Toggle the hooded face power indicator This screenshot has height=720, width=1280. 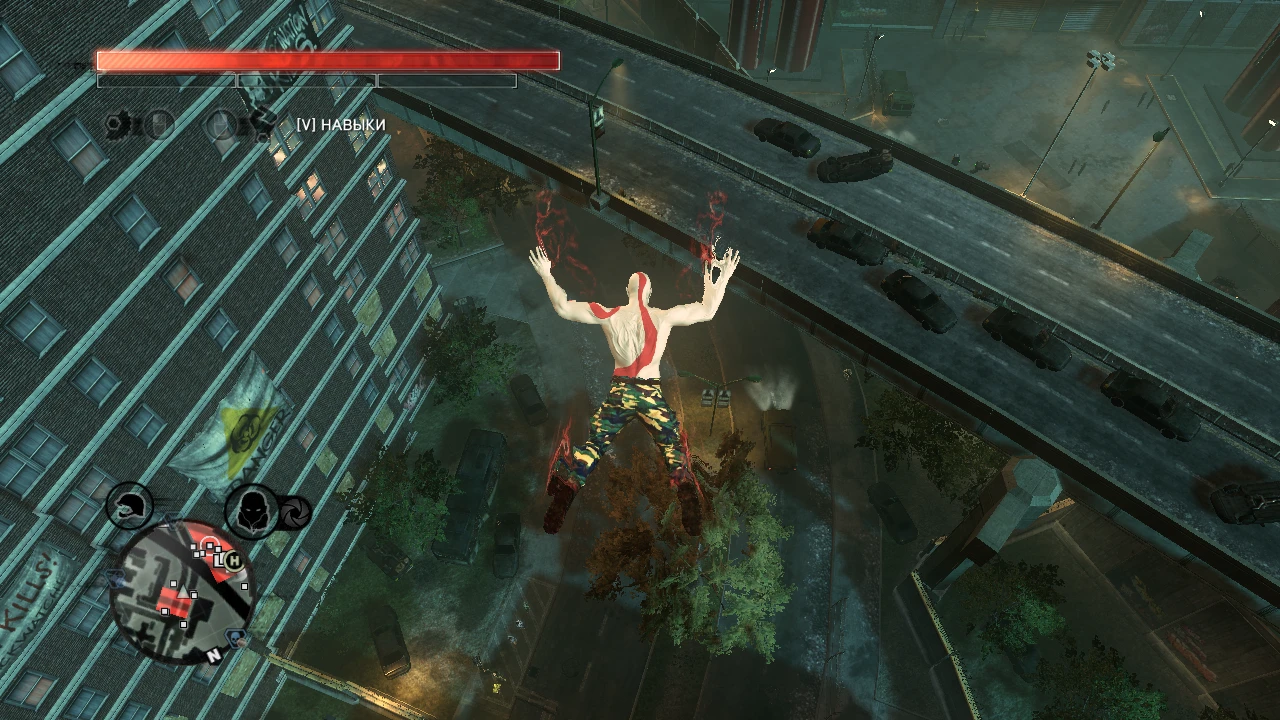click(x=251, y=509)
